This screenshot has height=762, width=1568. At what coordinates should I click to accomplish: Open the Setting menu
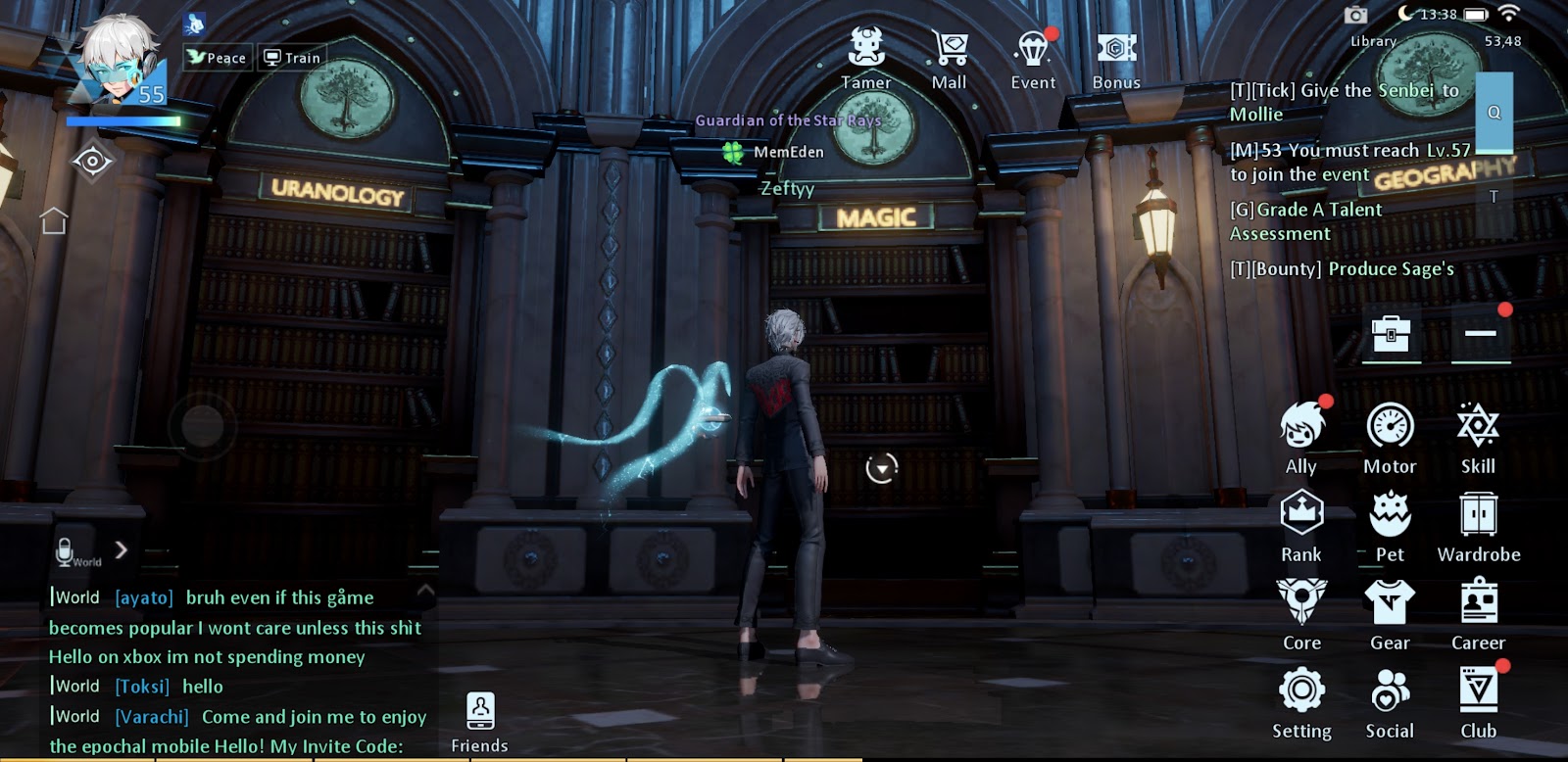pos(1301,701)
